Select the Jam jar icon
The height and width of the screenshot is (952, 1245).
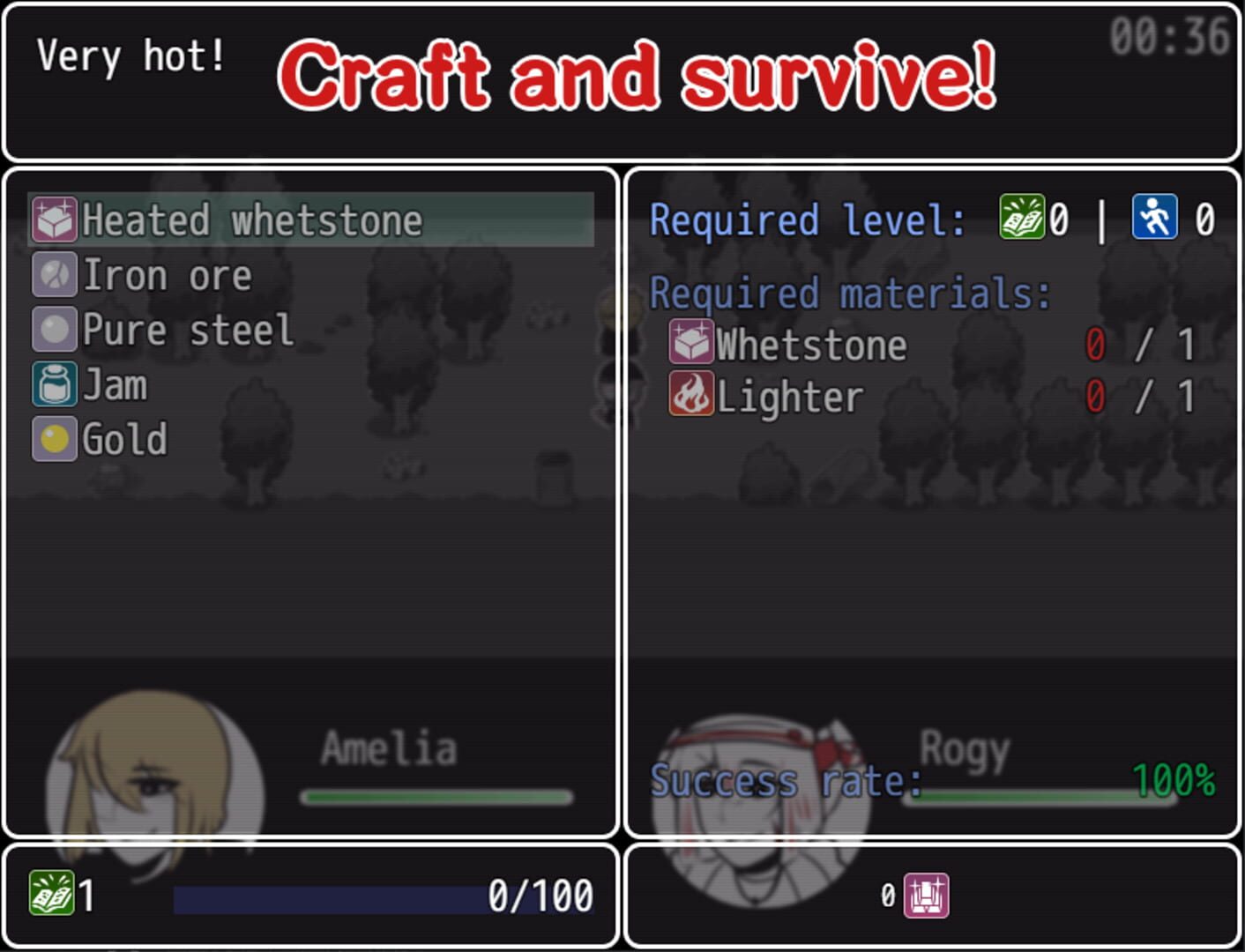pos(54,385)
